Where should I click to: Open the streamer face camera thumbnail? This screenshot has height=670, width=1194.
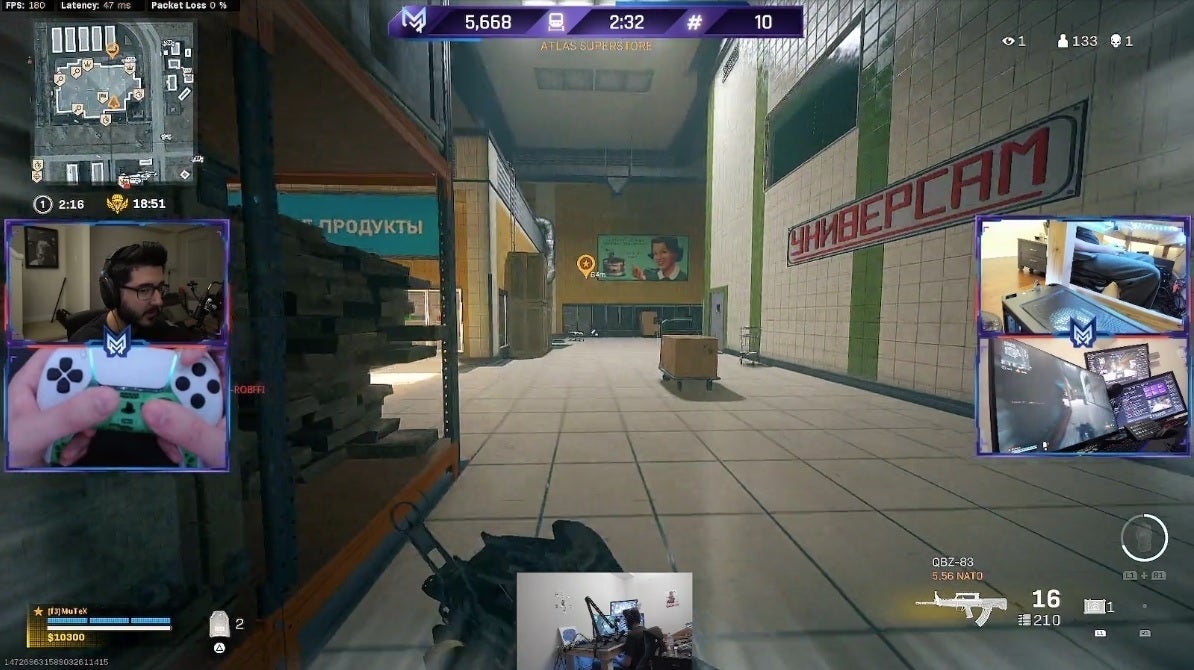tap(117, 280)
